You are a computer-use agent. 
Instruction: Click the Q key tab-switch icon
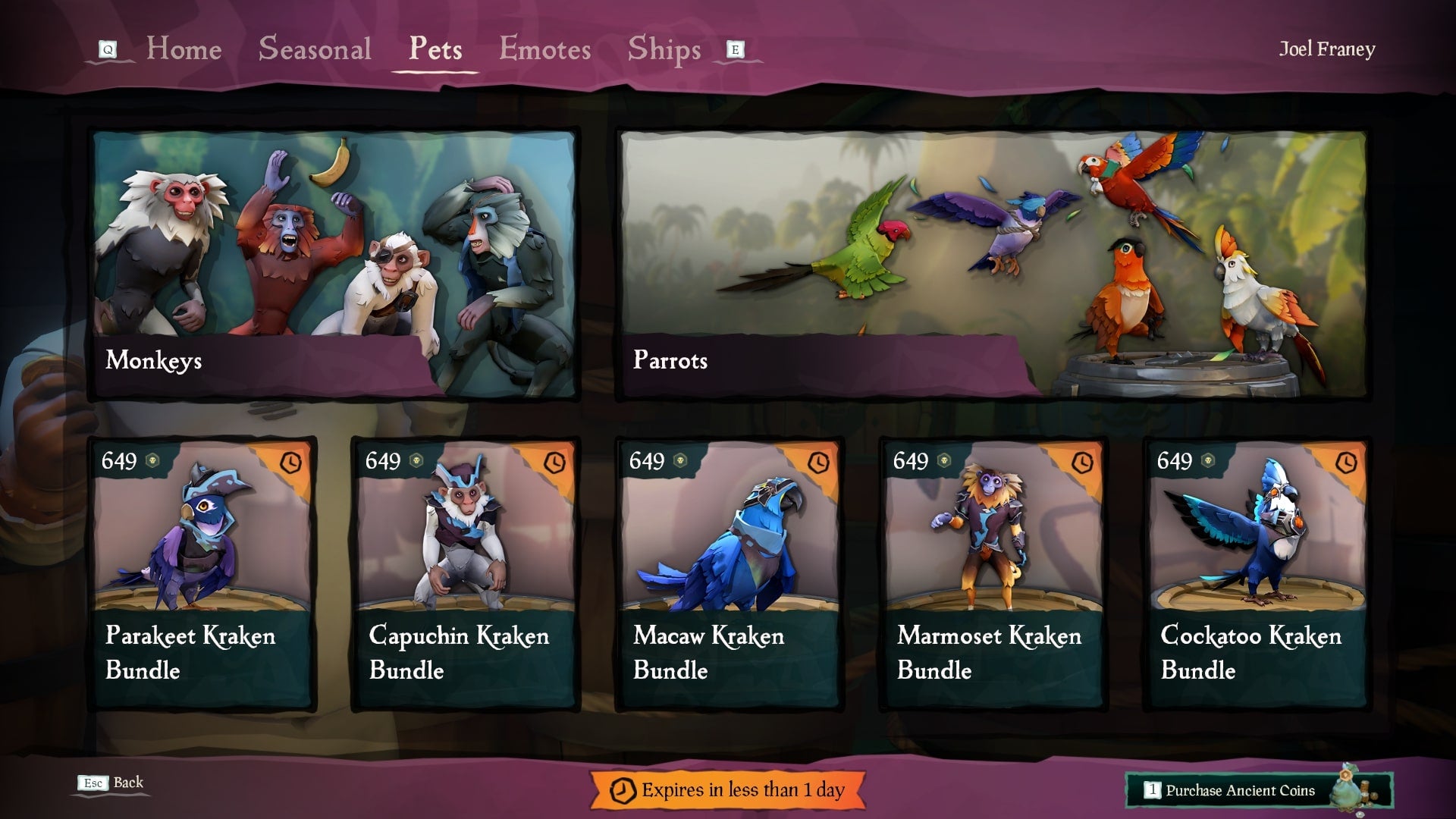pyautogui.click(x=109, y=48)
